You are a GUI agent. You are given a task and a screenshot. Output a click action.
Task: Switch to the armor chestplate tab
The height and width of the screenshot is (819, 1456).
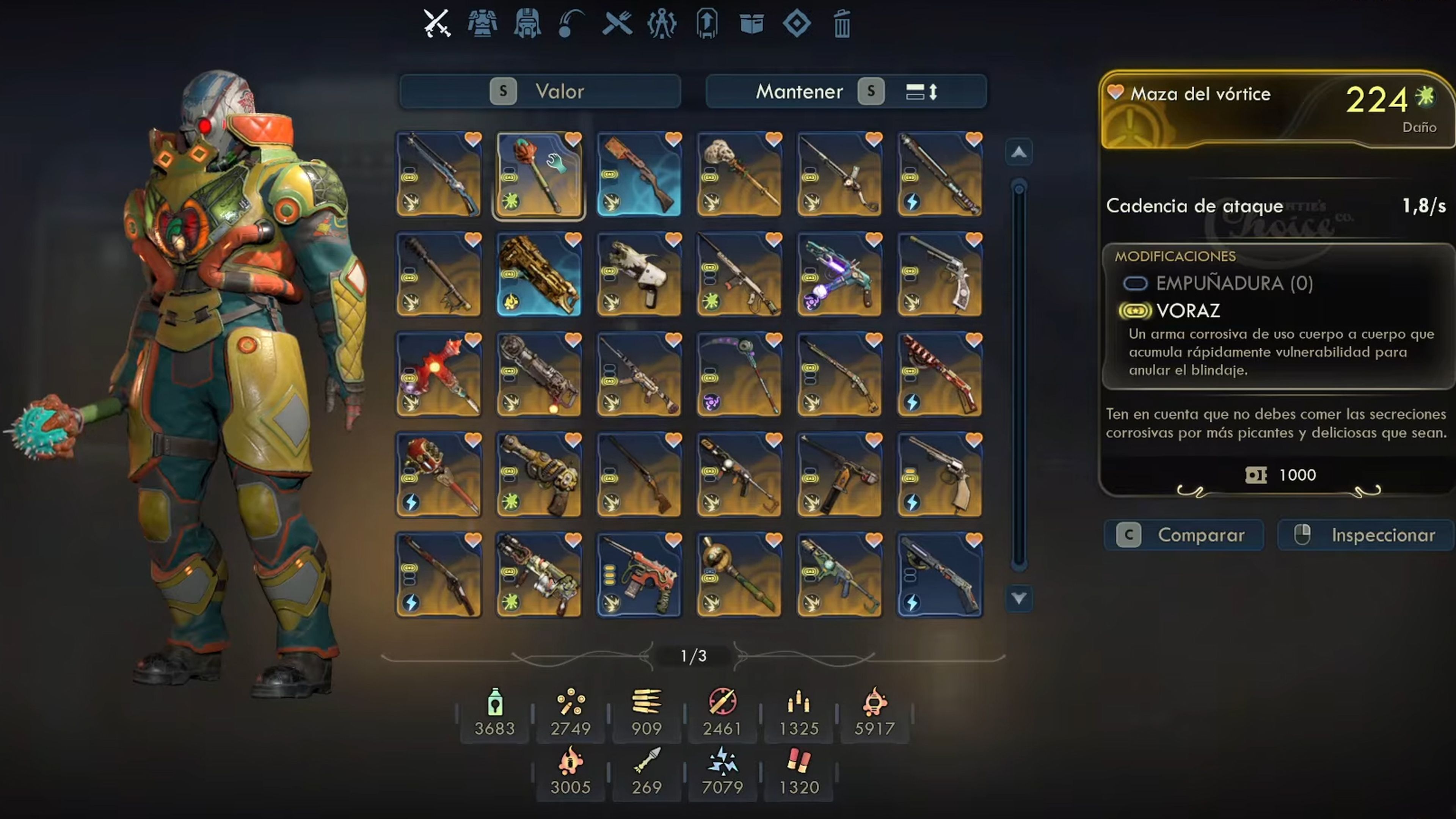coord(482,24)
